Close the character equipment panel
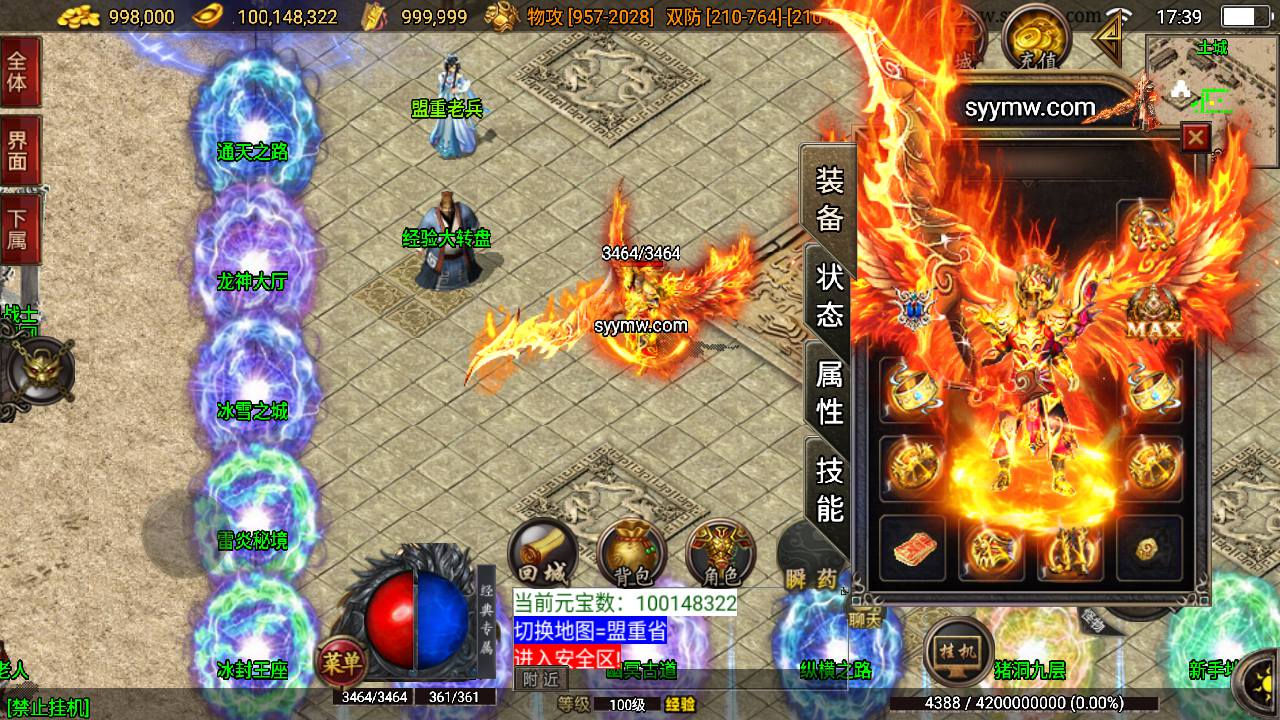 tap(1195, 138)
